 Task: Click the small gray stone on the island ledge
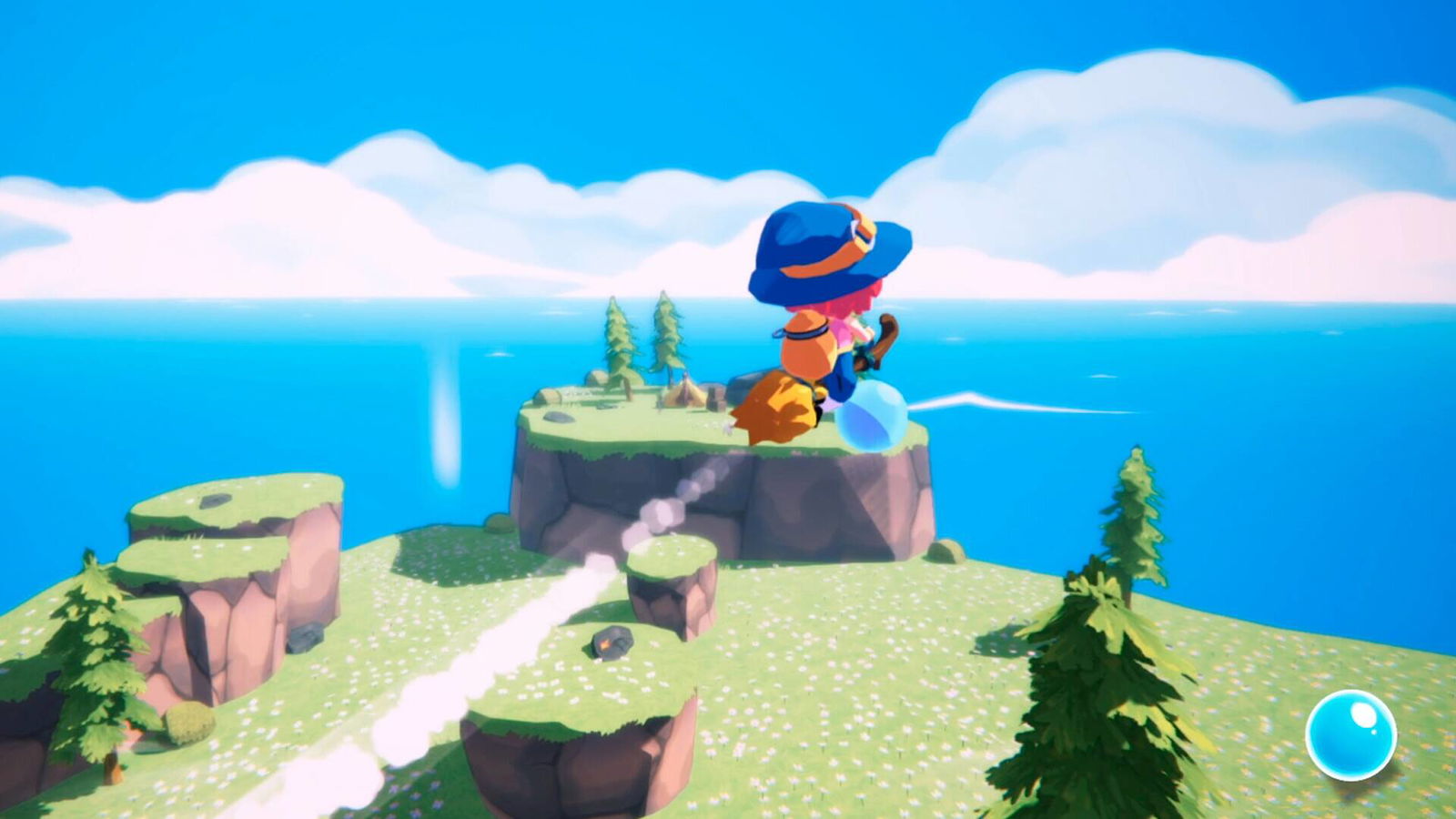[x=557, y=418]
